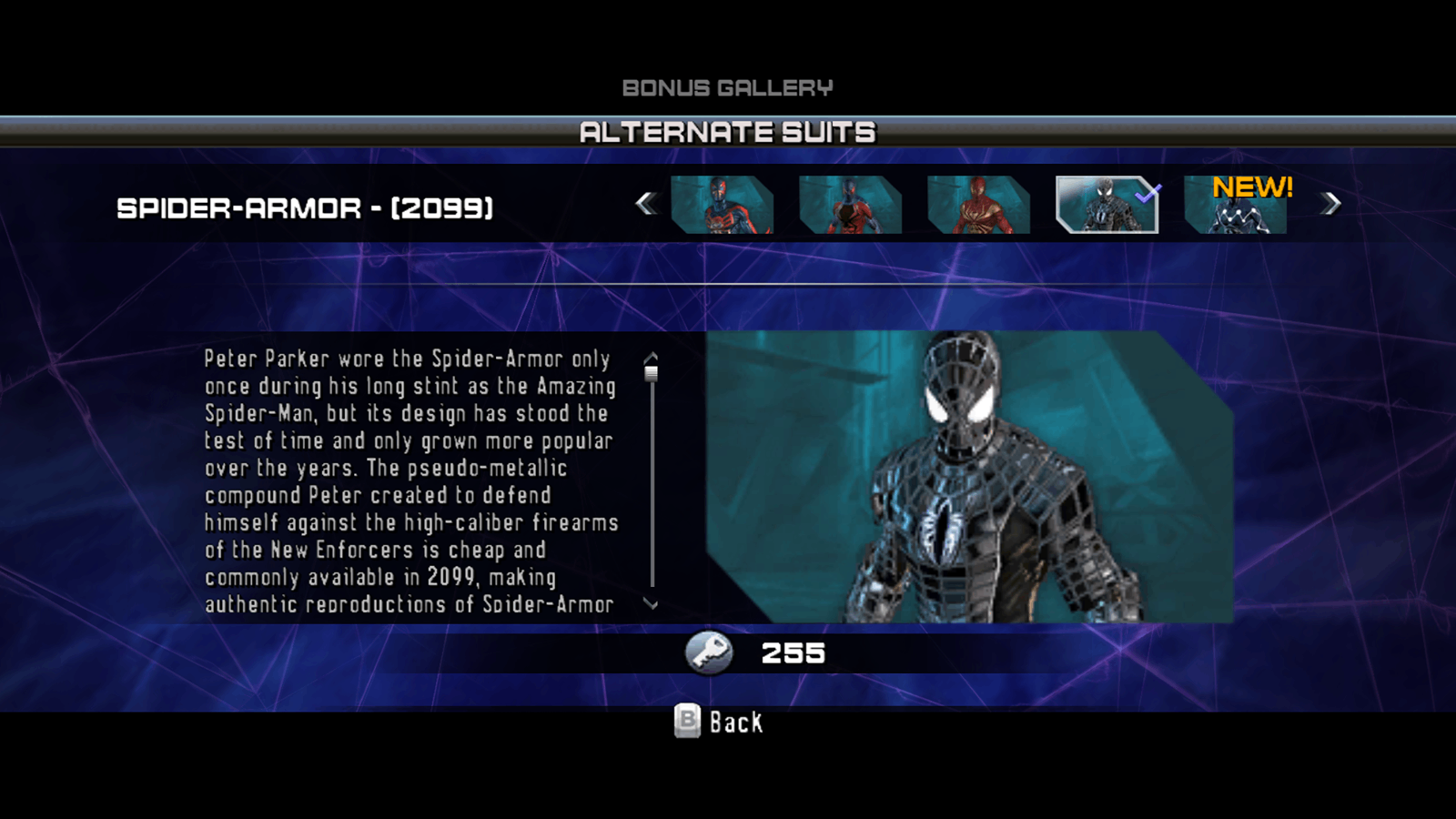Click the description's scroll-up arrow
This screenshot has width=1456, height=819.
[651, 358]
